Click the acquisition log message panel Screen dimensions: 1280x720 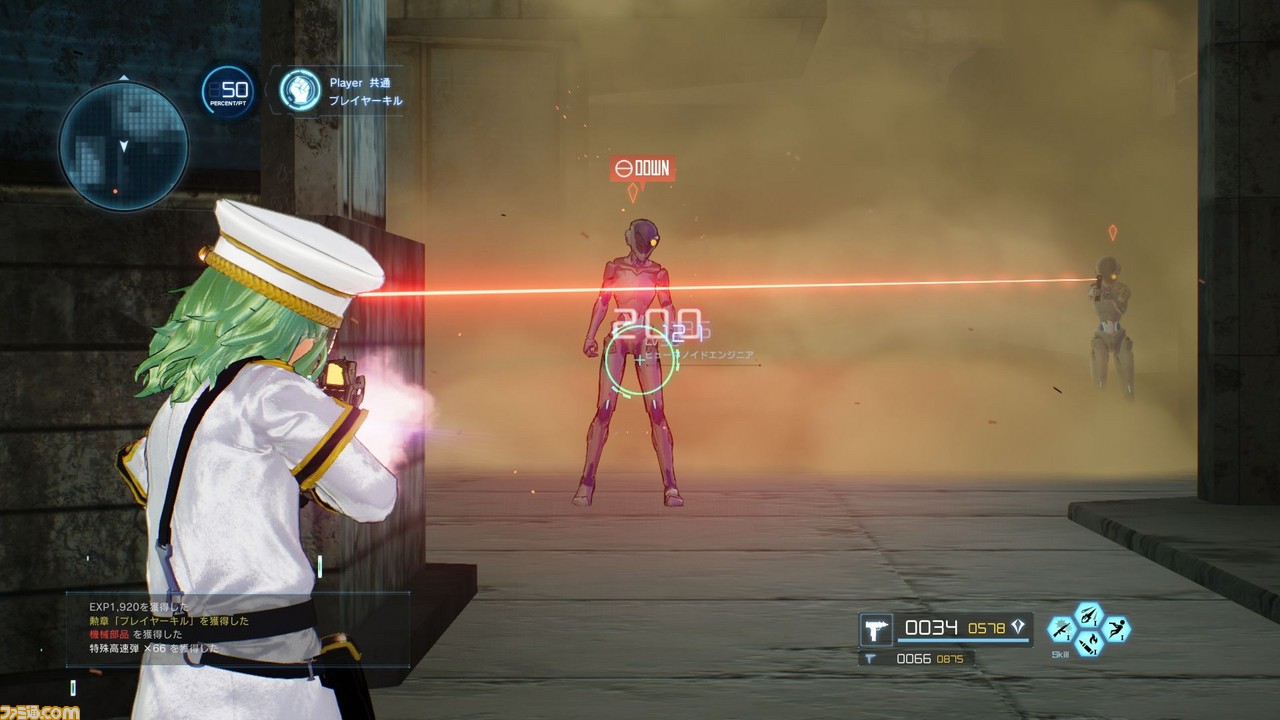pos(238,628)
